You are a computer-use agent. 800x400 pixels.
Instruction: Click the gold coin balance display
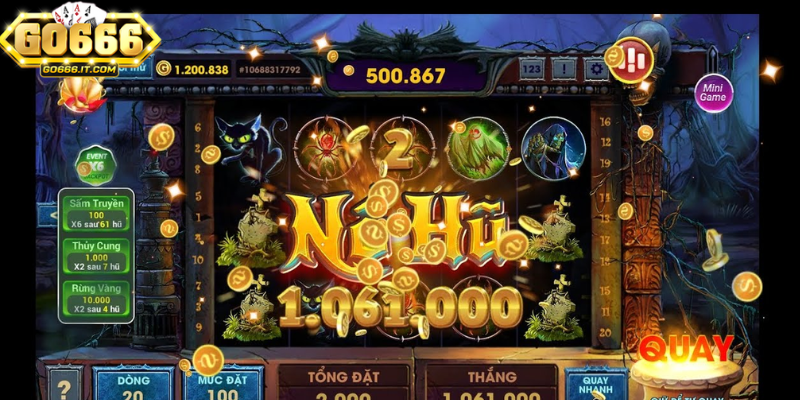[x=193, y=69]
